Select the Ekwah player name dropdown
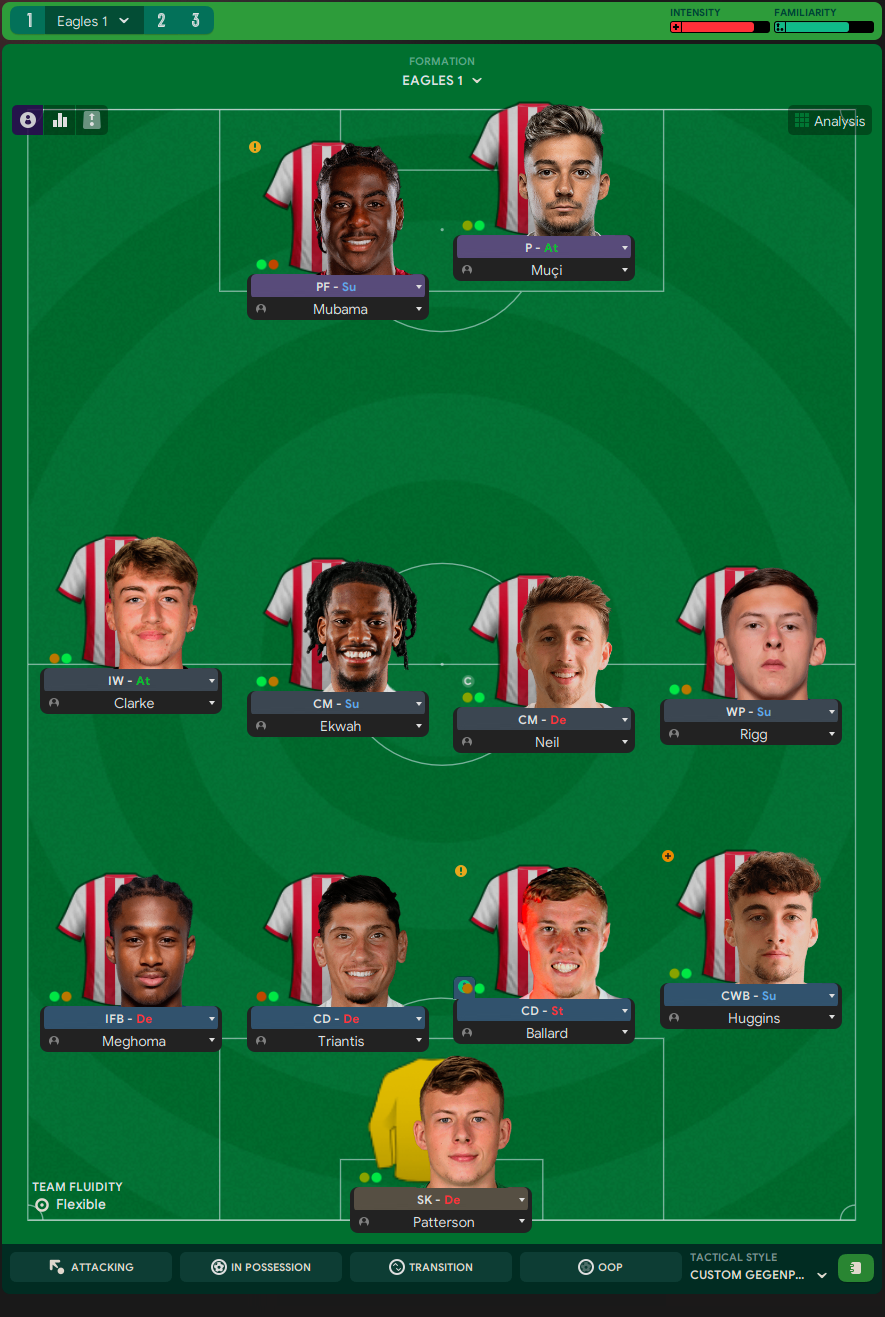This screenshot has height=1317, width=885. click(338, 726)
